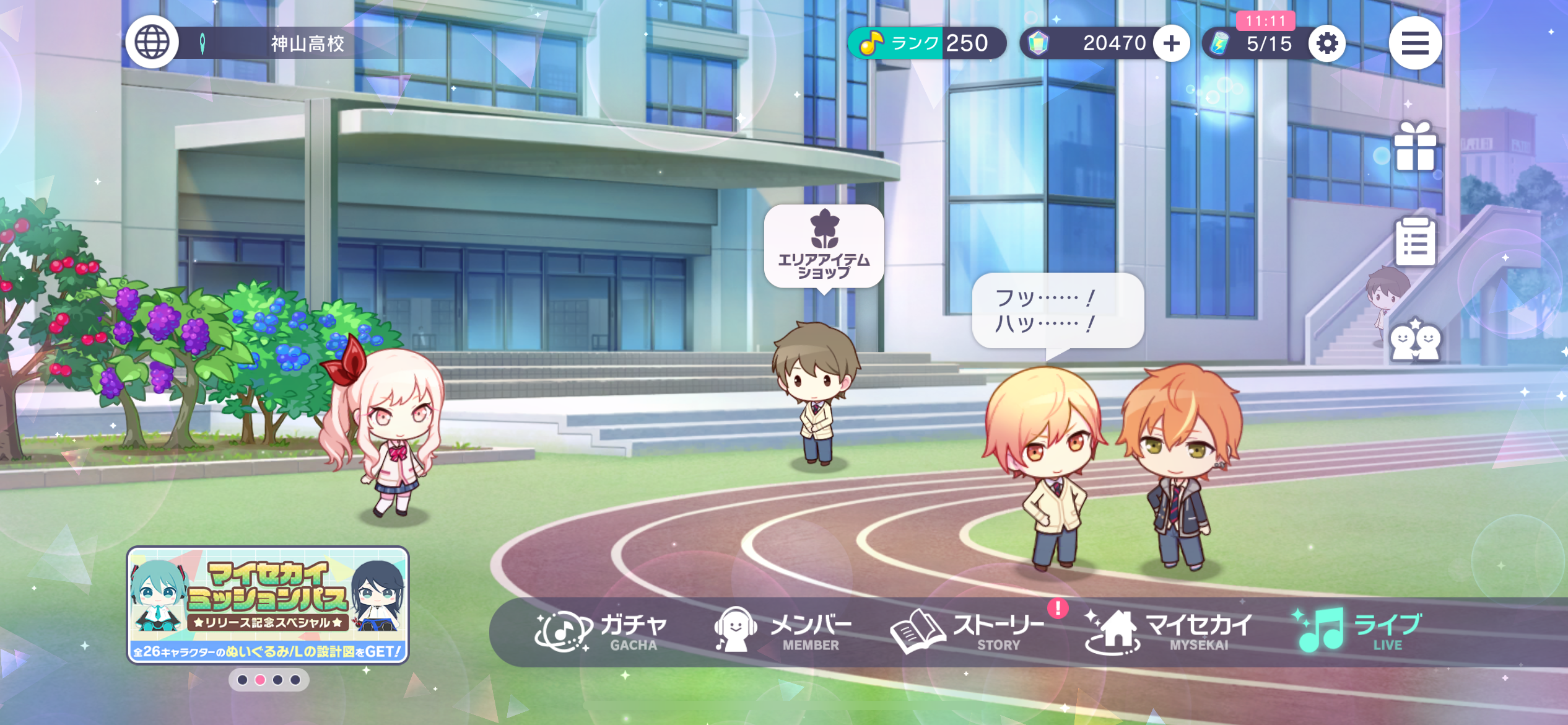The image size is (1568, 725).
Task: Open the Area Item Shop bubble
Action: click(824, 247)
